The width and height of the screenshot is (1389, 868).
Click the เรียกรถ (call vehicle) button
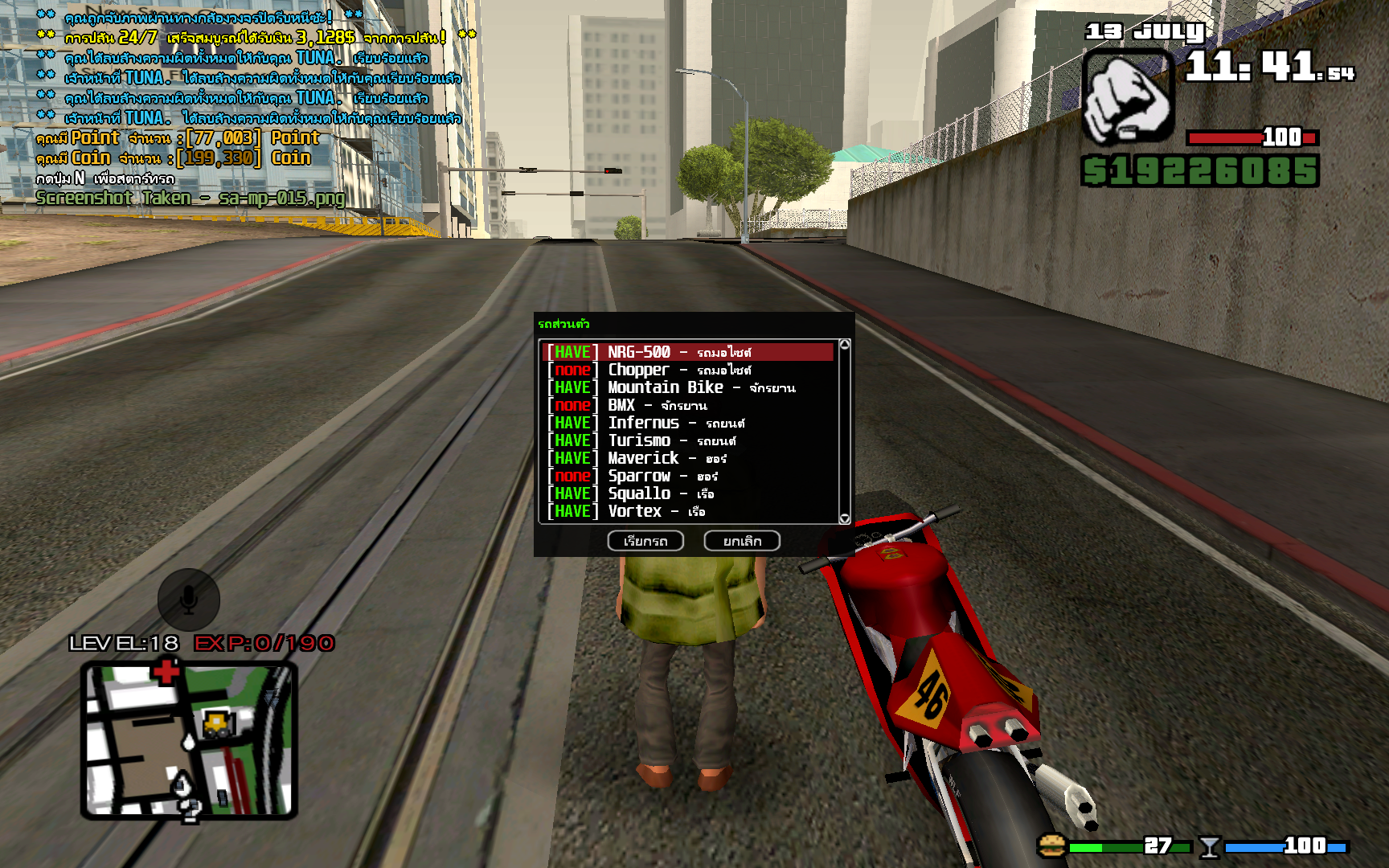point(645,541)
